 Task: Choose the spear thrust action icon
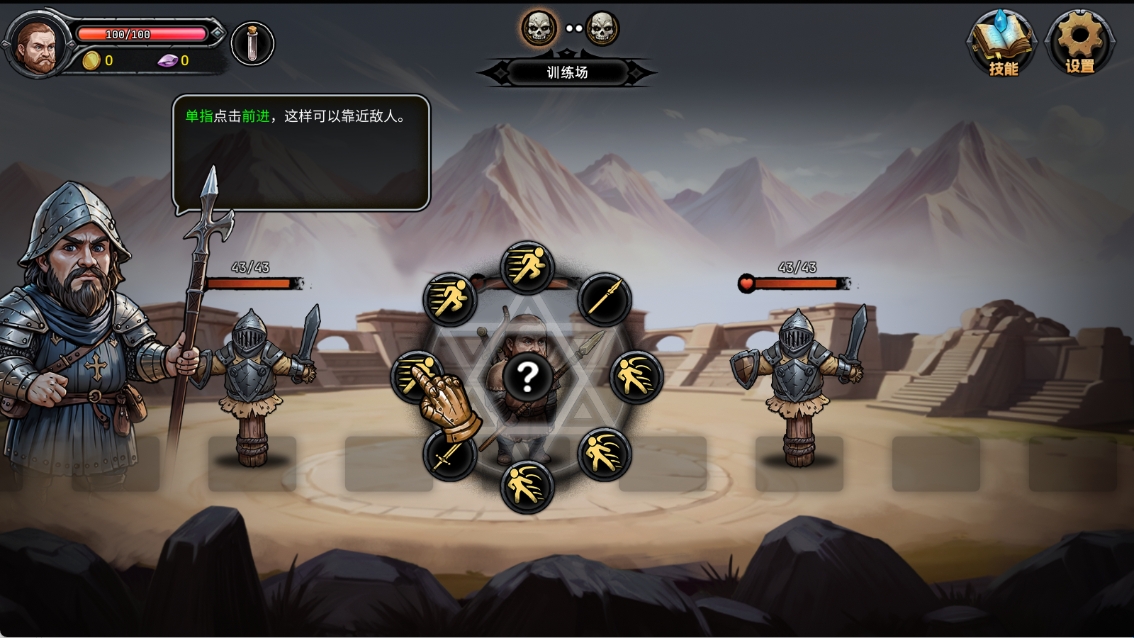[x=604, y=298]
